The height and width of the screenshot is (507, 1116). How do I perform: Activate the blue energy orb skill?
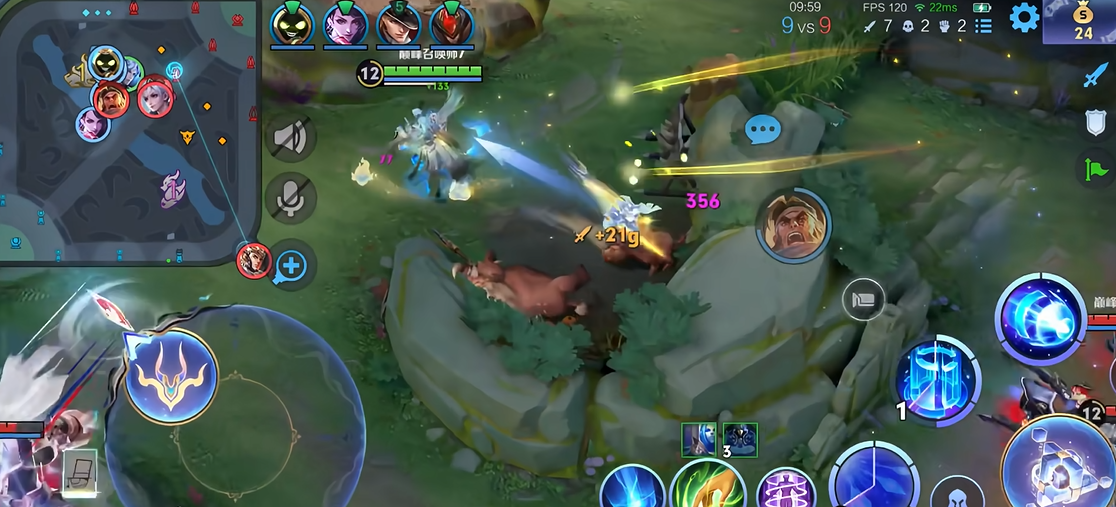(x=1041, y=320)
